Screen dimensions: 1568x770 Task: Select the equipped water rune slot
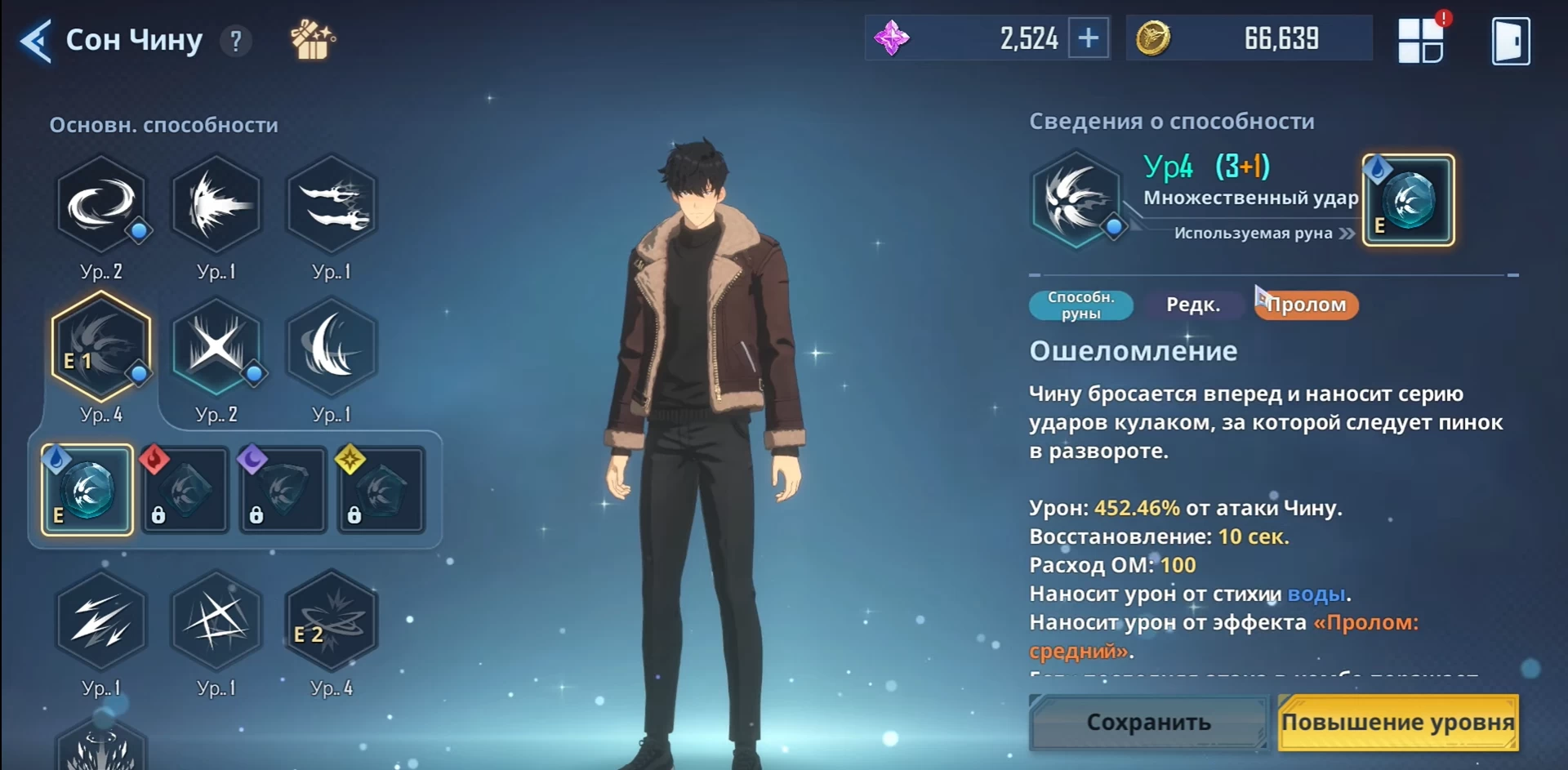87,490
